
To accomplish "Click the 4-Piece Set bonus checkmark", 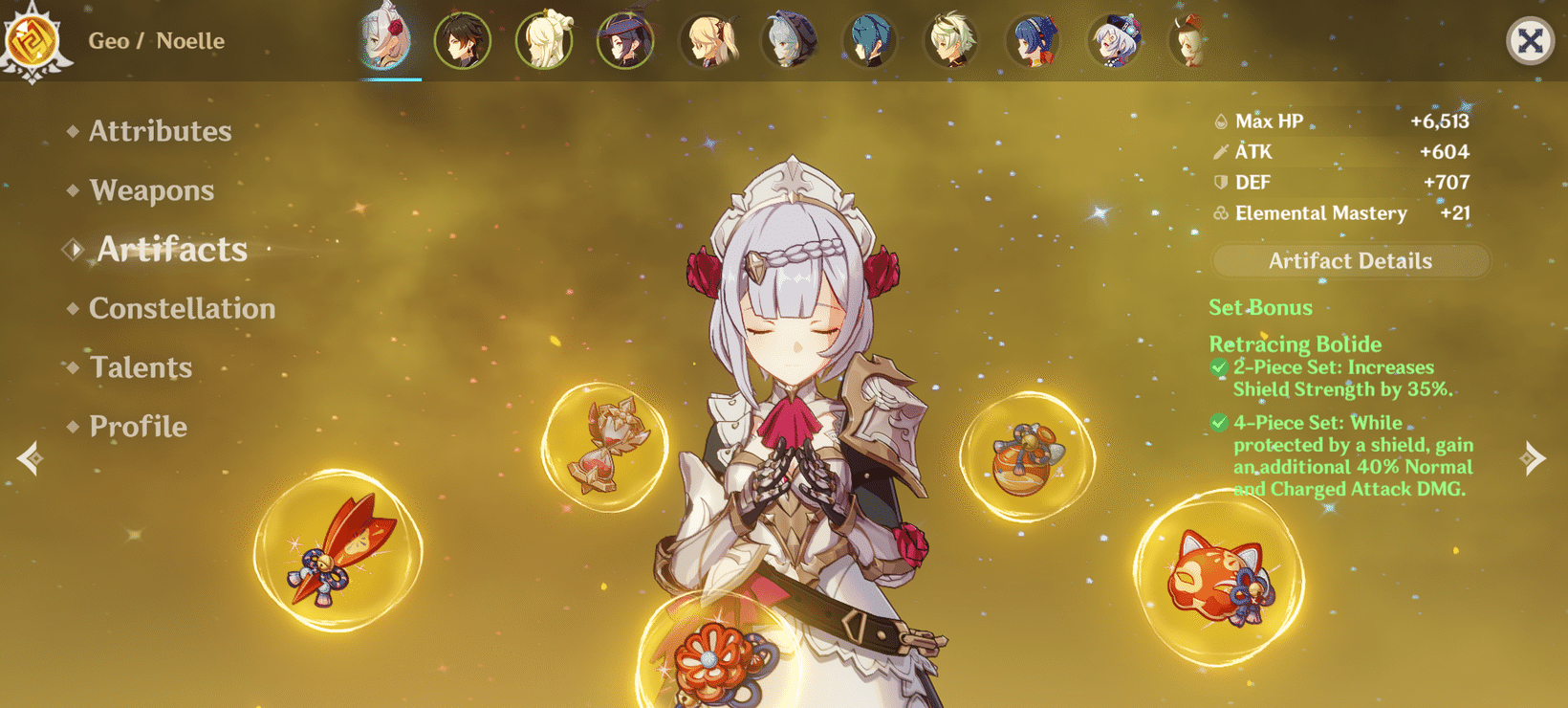I will (1219, 423).
